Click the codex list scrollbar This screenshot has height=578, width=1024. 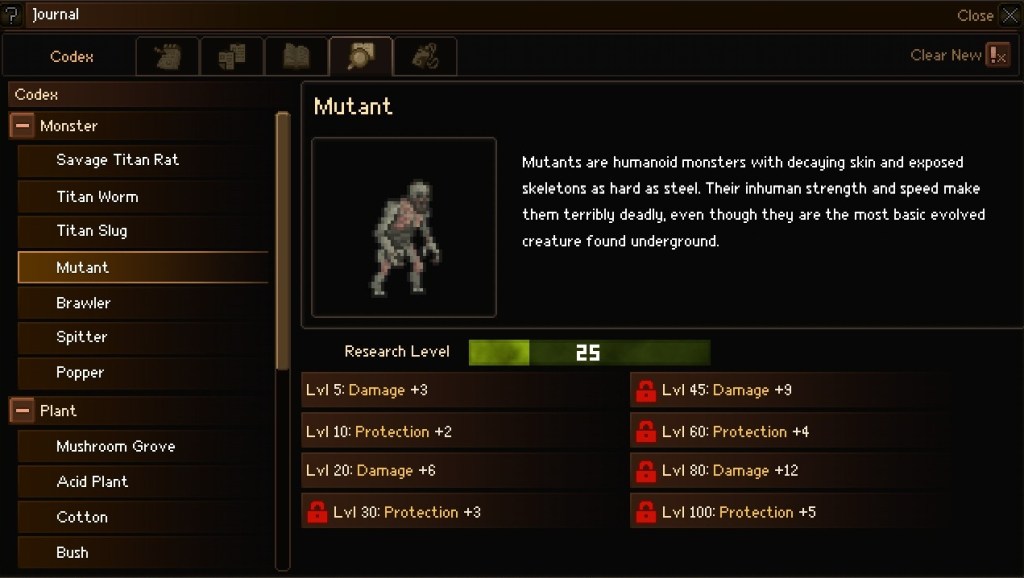coord(283,240)
